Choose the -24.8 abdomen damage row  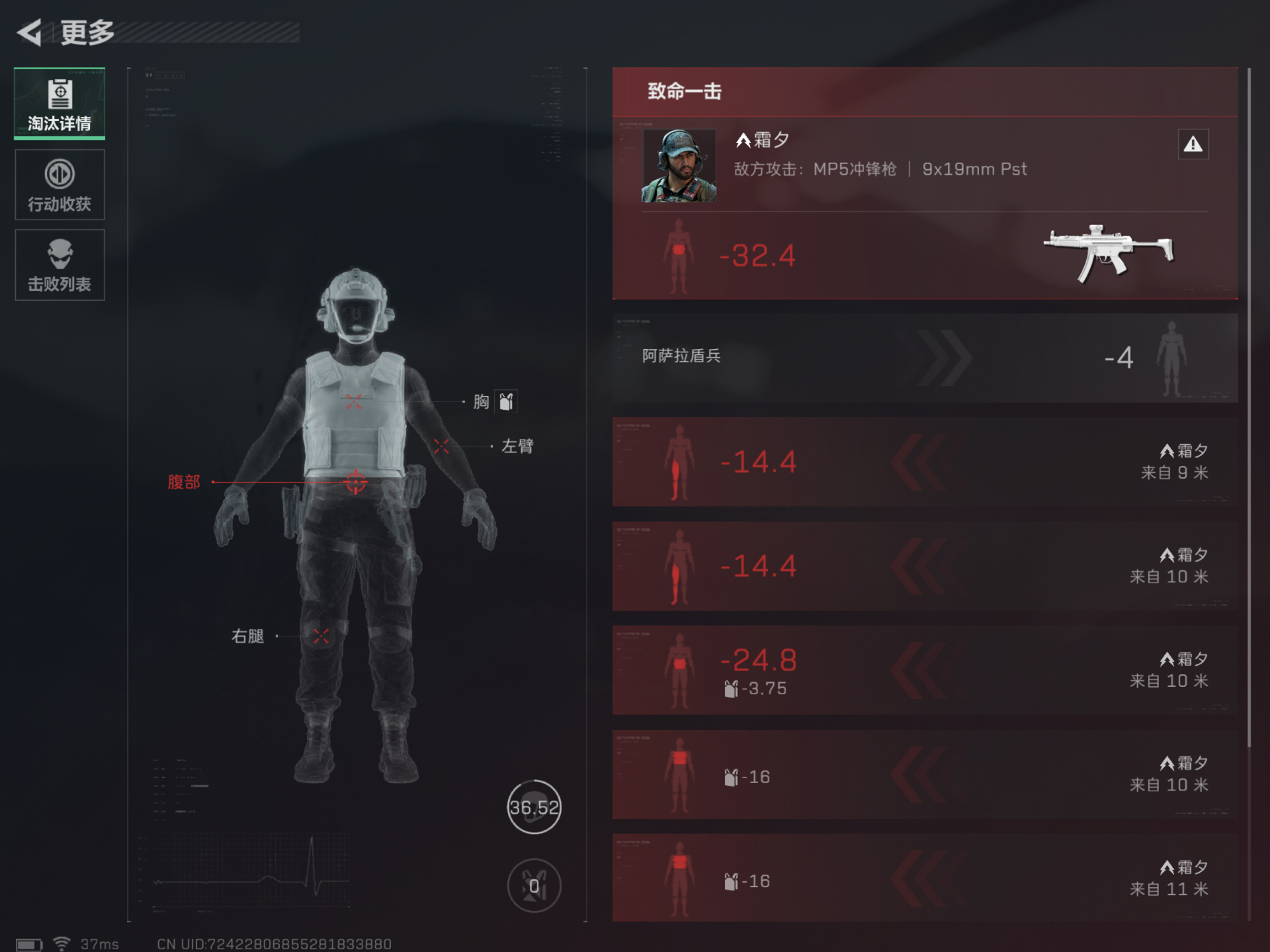tap(924, 670)
